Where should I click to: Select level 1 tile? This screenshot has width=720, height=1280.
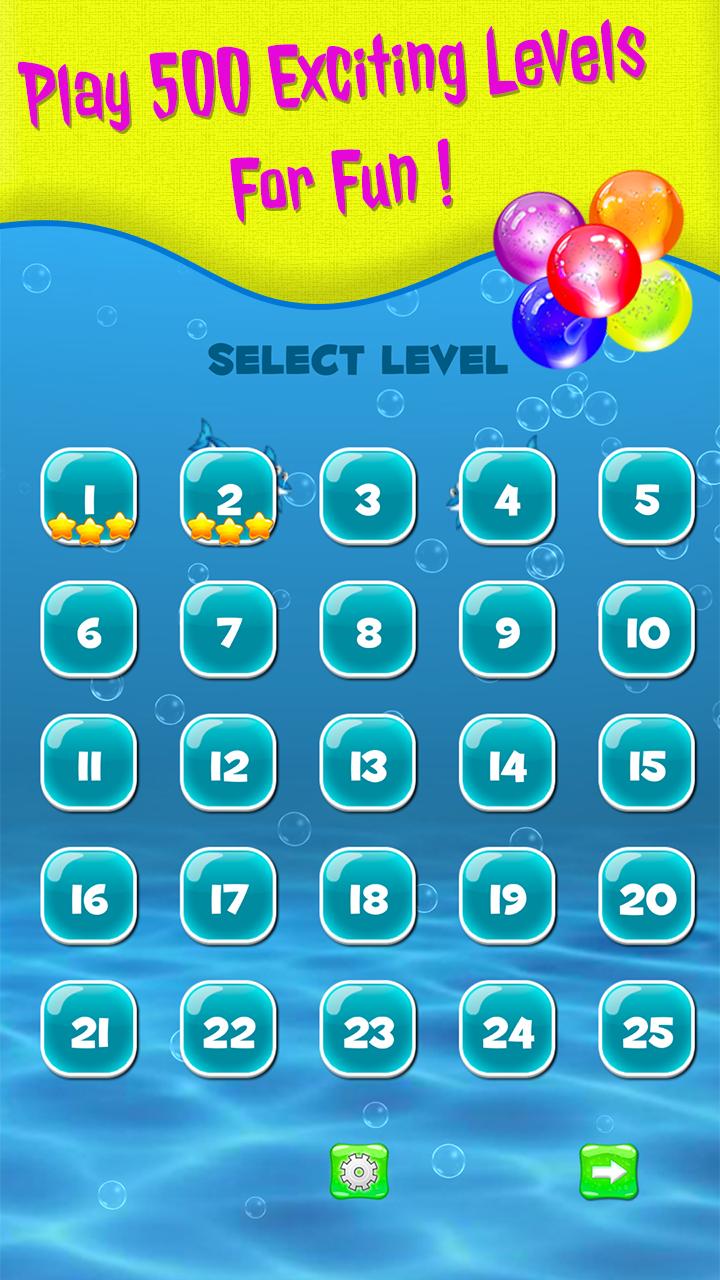coord(88,497)
